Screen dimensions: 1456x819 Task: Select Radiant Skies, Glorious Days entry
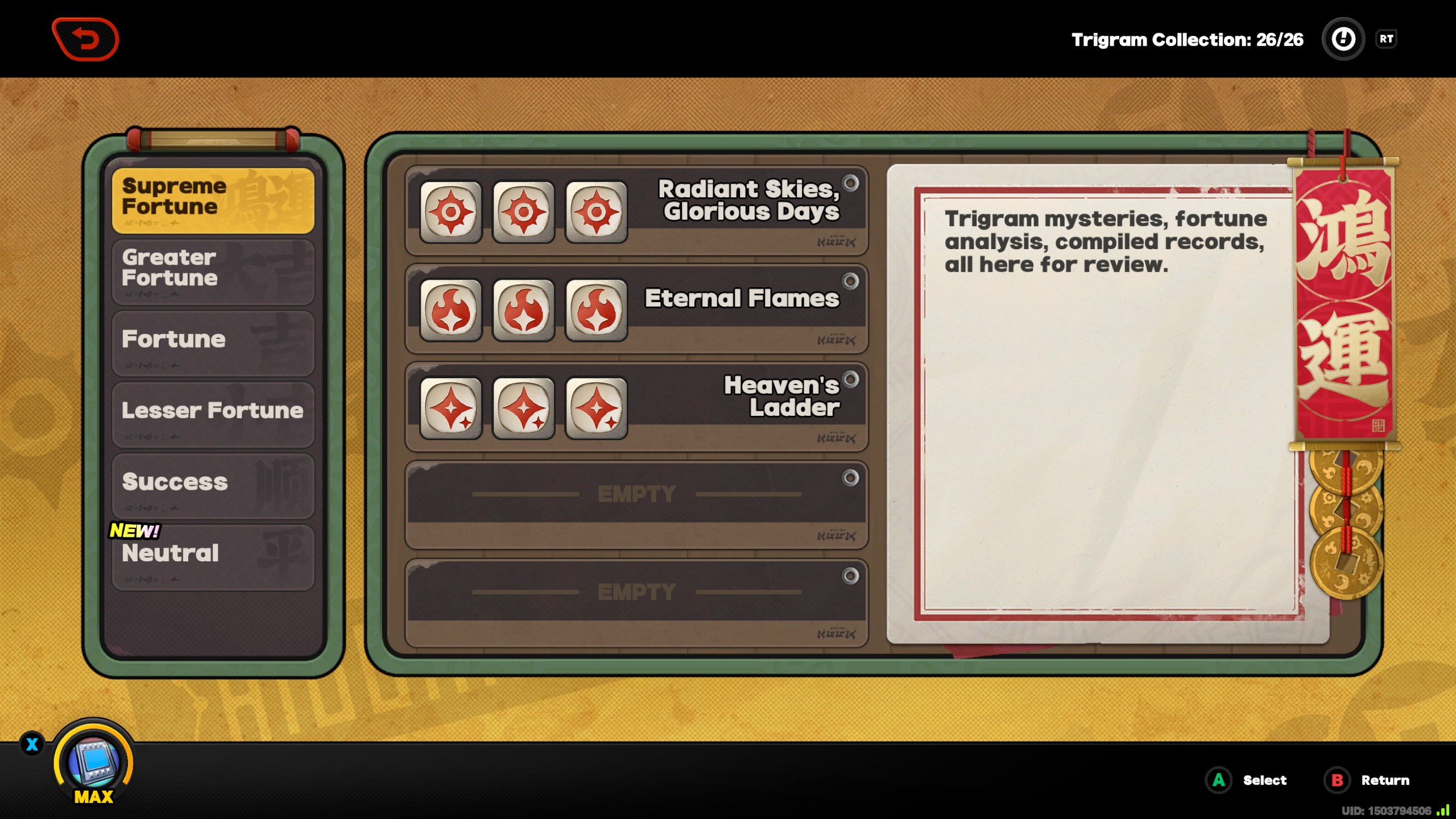[x=636, y=210]
